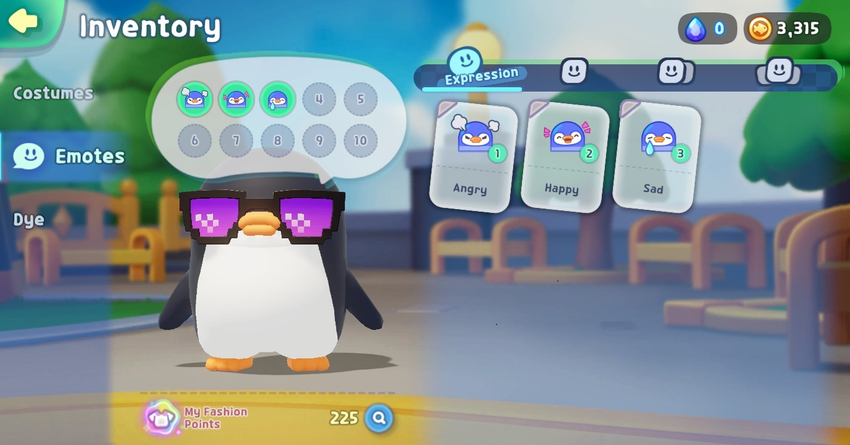Click the first equipped angry emote slot
This screenshot has height=445, width=850.
(x=193, y=99)
